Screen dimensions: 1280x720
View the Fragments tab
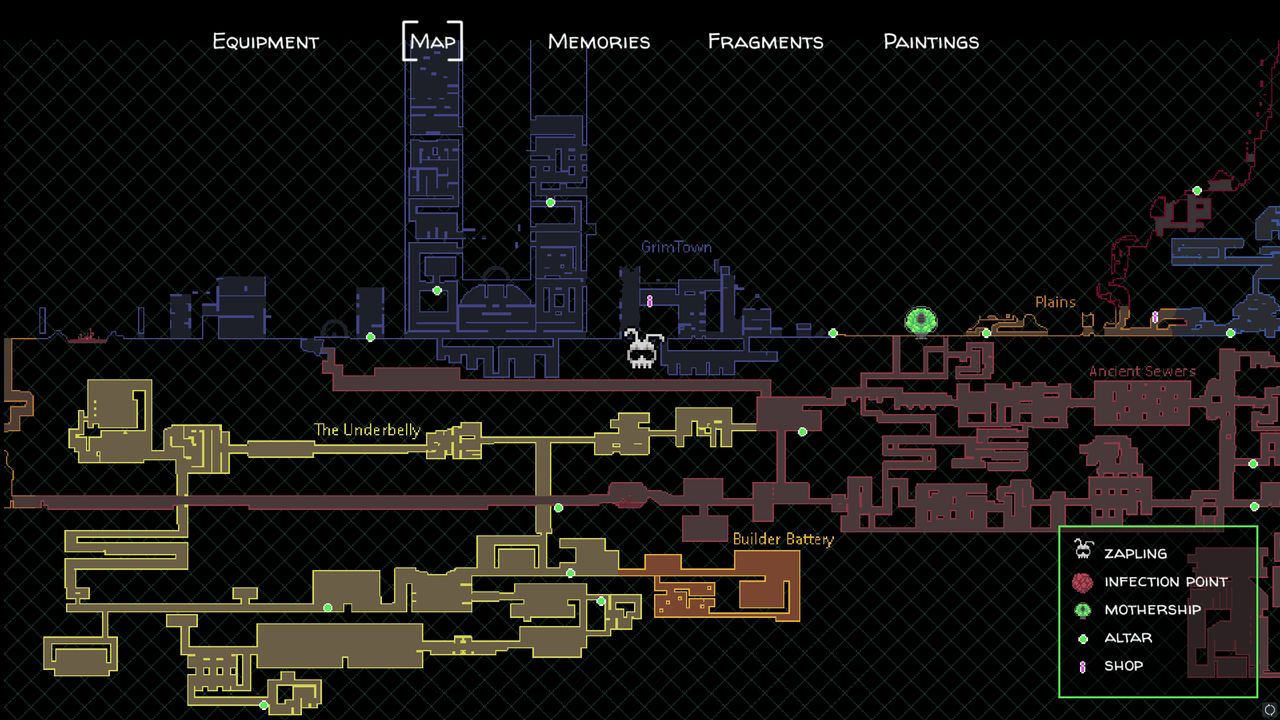pos(764,42)
